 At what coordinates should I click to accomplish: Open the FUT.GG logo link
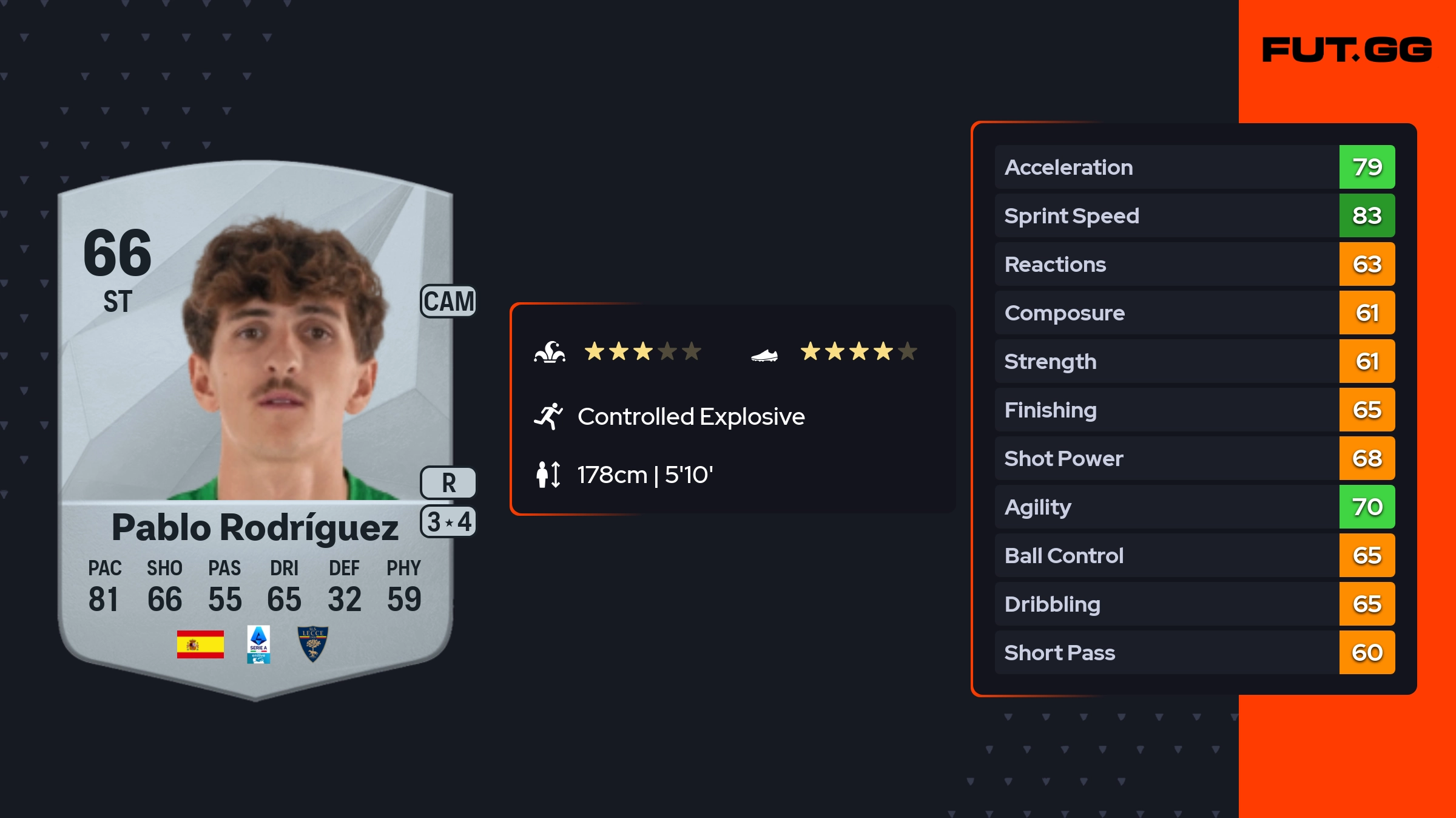click(1347, 50)
